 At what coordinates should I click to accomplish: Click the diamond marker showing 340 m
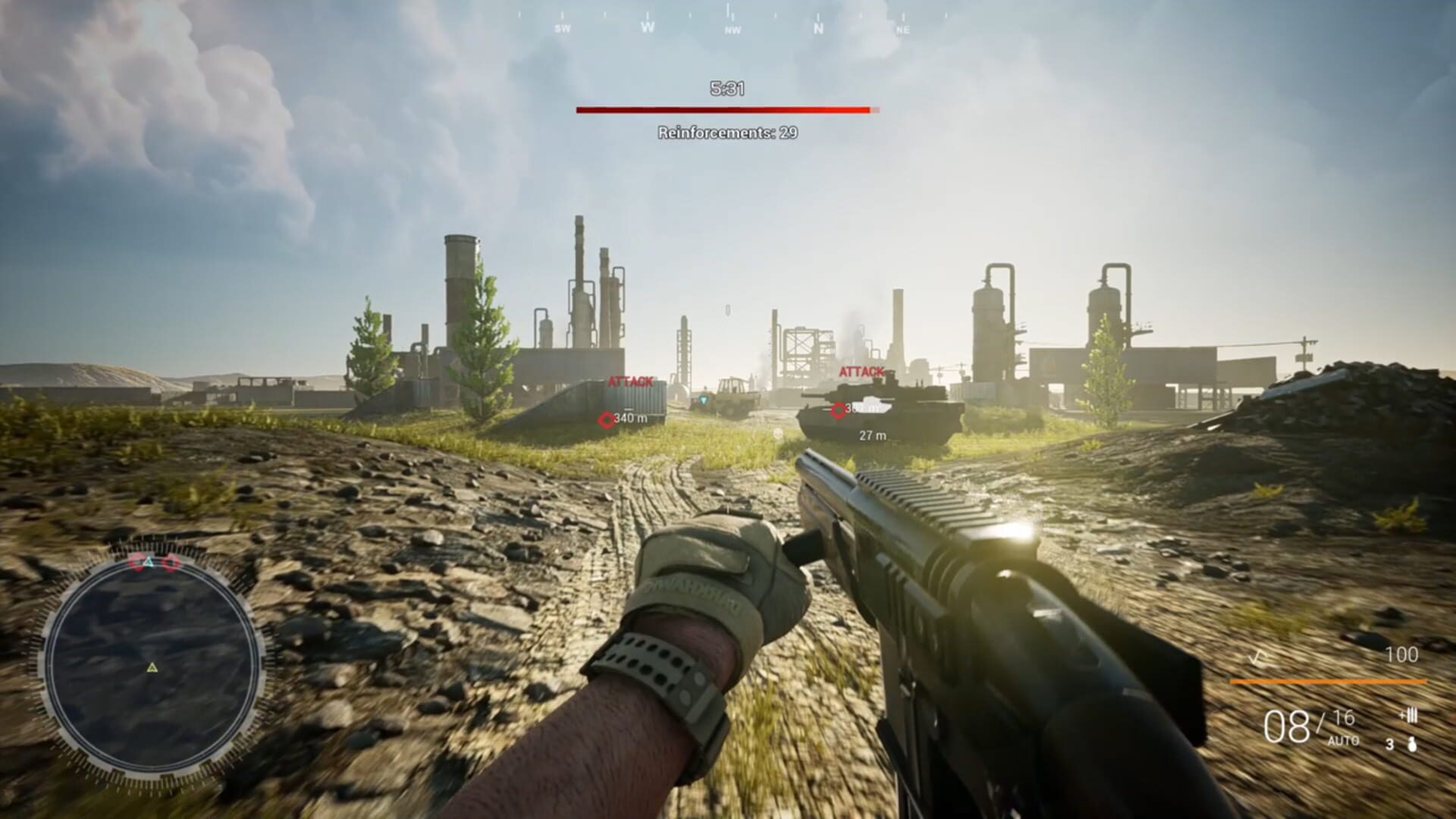[x=605, y=419]
